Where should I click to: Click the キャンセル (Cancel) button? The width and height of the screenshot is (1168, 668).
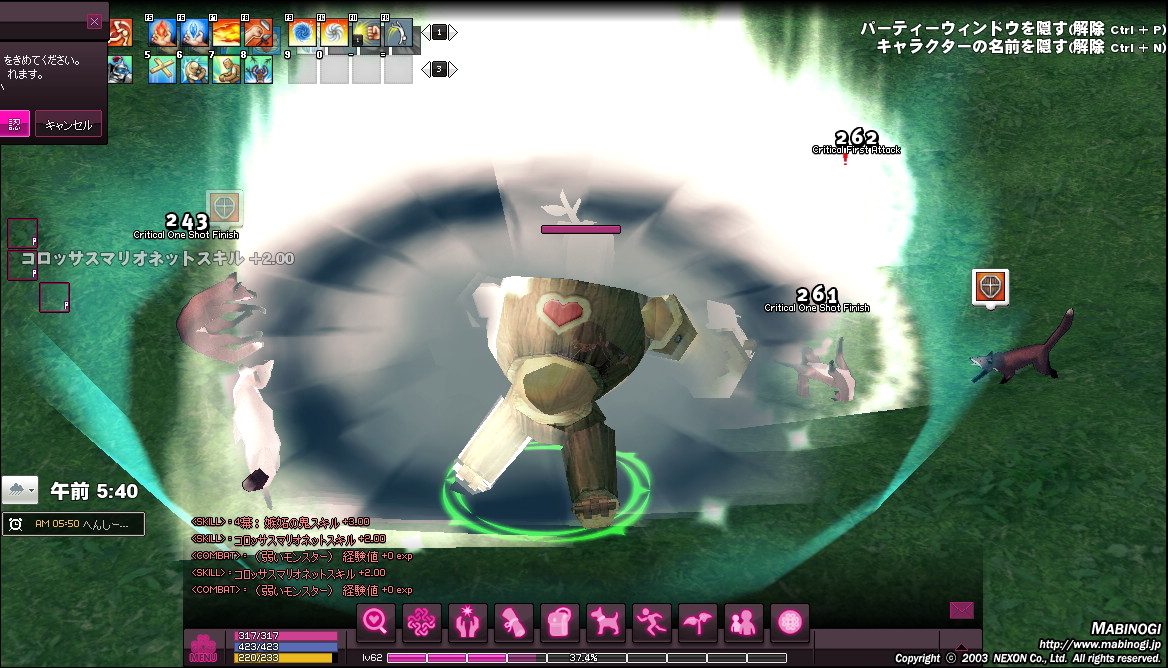[x=68, y=125]
